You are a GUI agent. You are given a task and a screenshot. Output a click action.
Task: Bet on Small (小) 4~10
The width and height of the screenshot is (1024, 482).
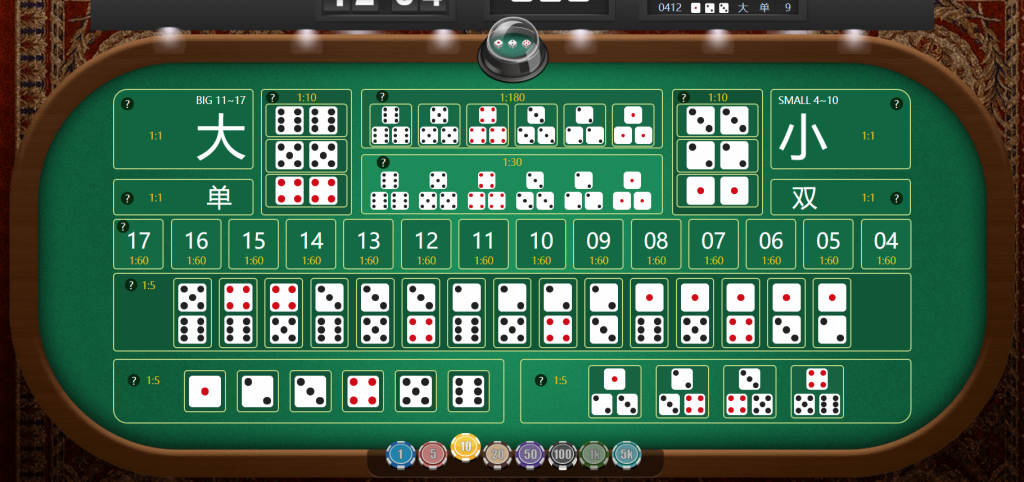[838, 131]
